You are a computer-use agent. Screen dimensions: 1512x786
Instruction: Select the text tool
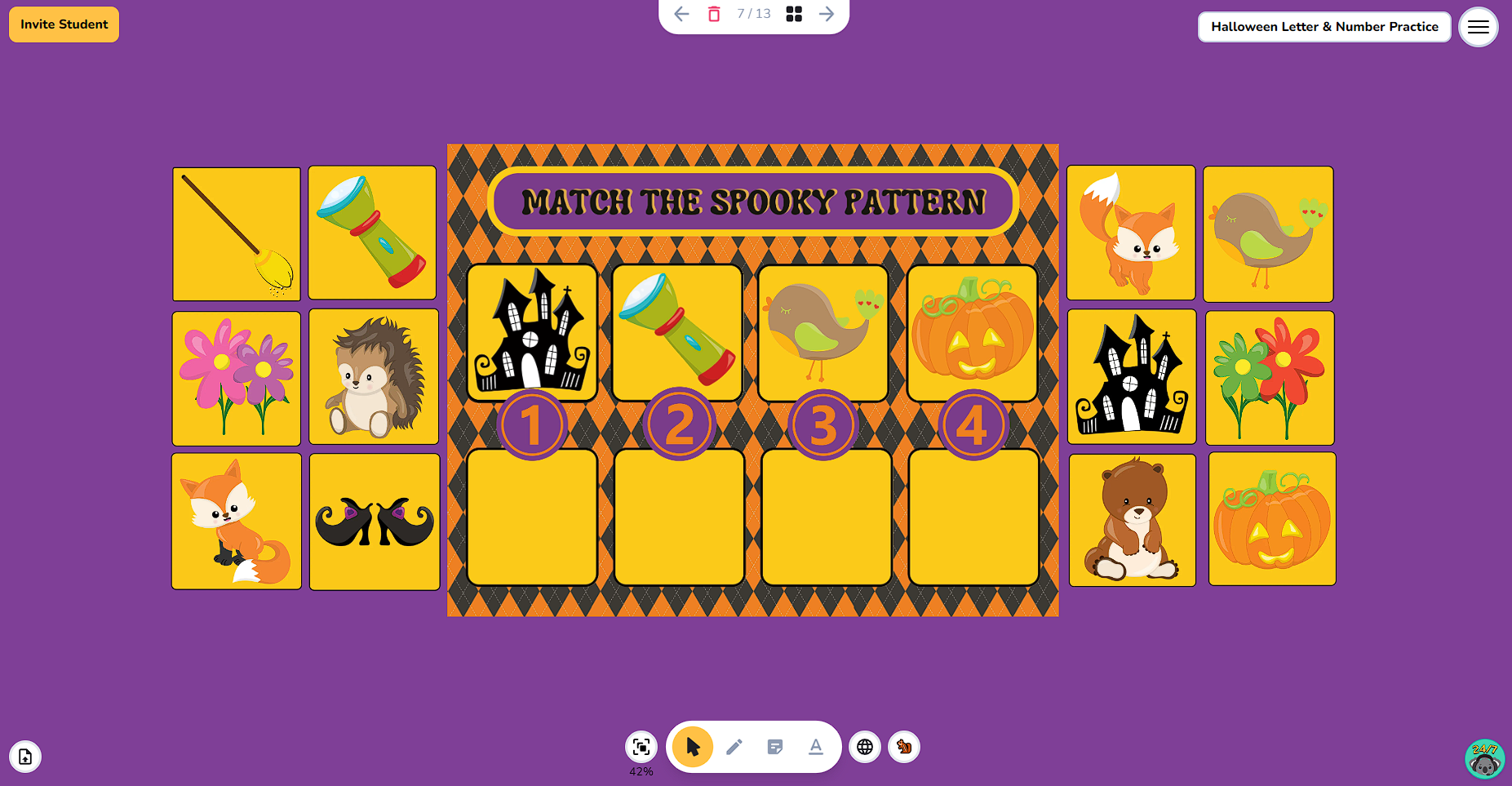(815, 747)
